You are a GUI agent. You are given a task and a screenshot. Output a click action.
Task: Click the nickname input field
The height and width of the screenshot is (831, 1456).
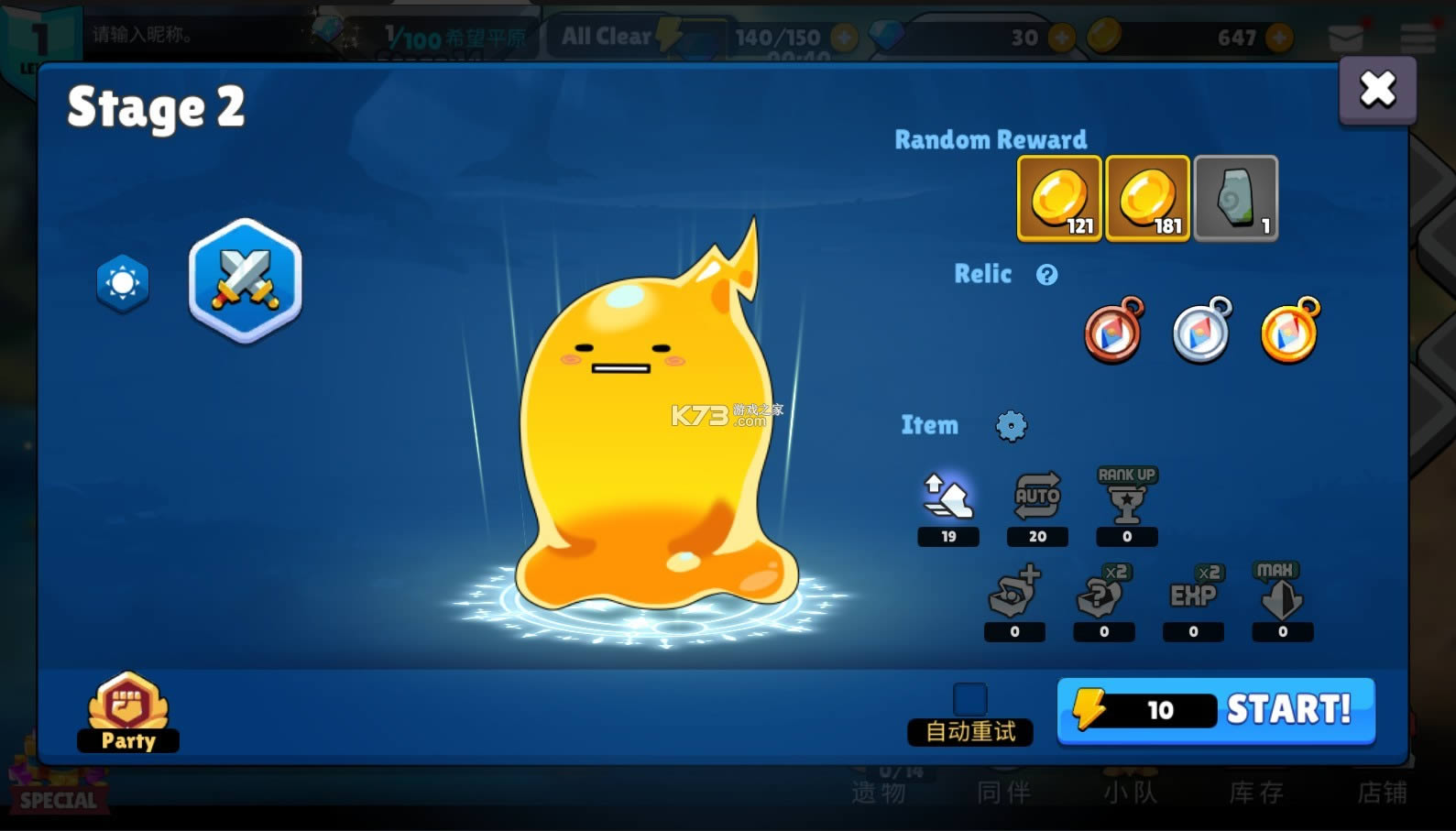(183, 37)
